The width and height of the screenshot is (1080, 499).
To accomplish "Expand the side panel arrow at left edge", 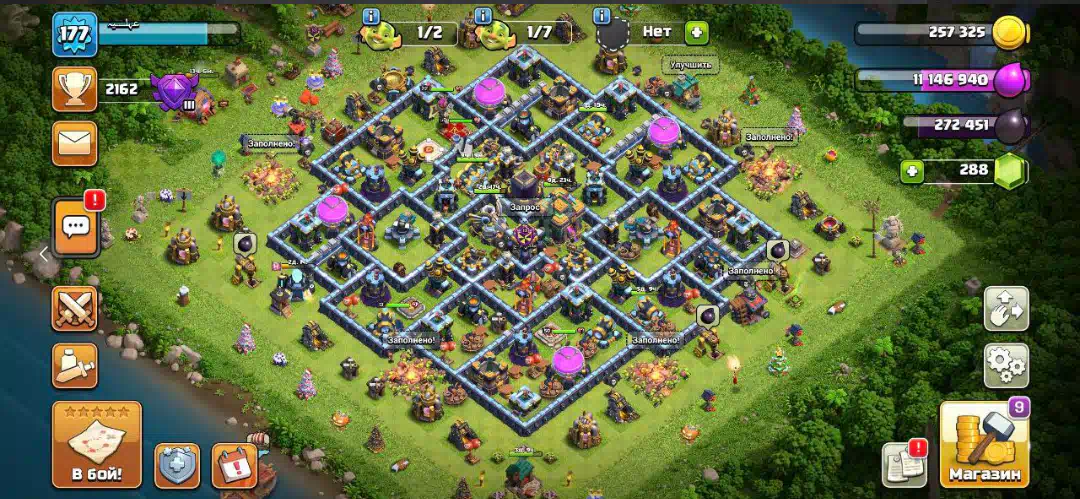I will coord(44,255).
